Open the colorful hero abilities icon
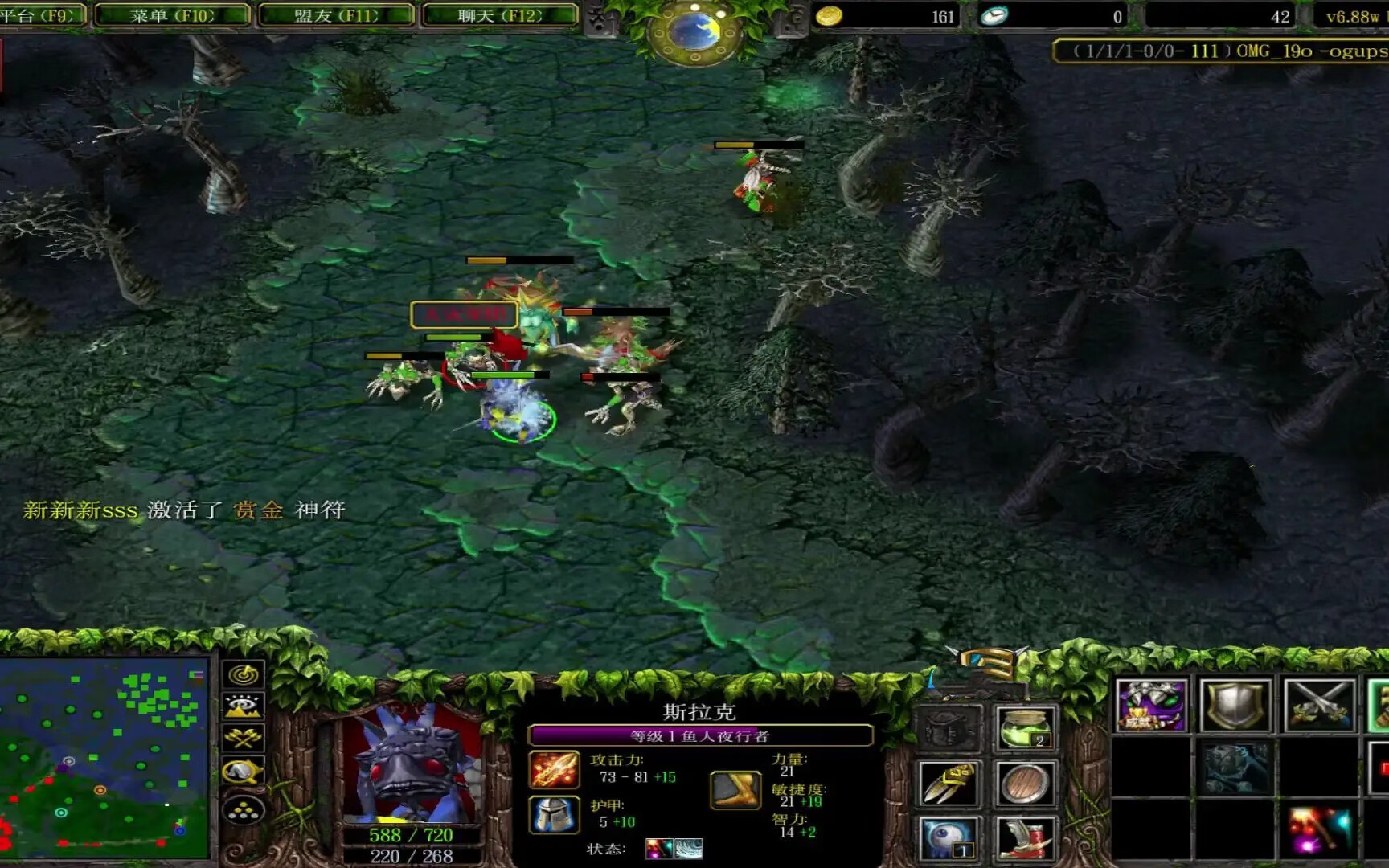Viewport: 1389px width, 868px height. click(x=1319, y=829)
